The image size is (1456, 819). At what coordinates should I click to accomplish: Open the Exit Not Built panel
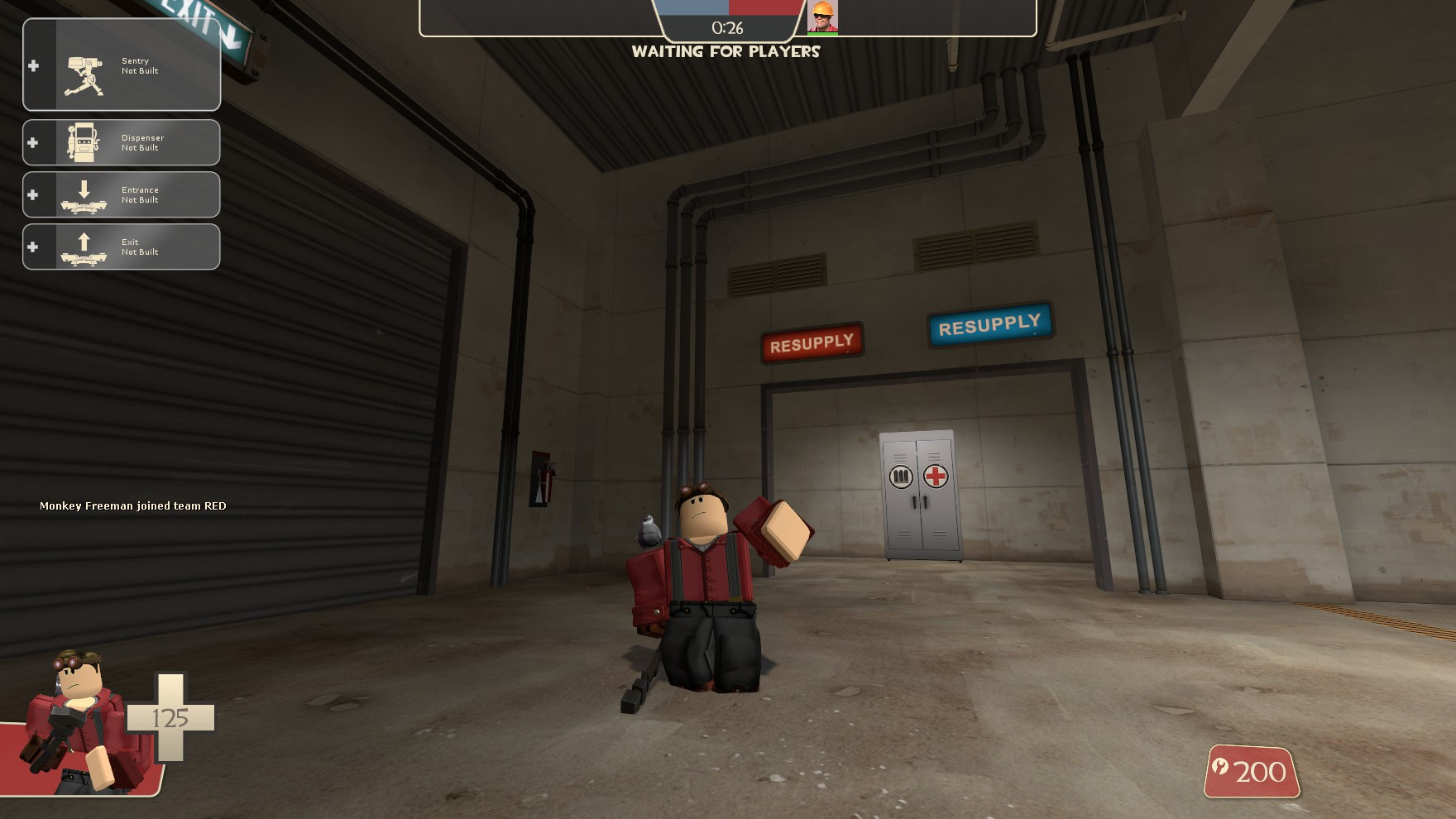tap(122, 247)
